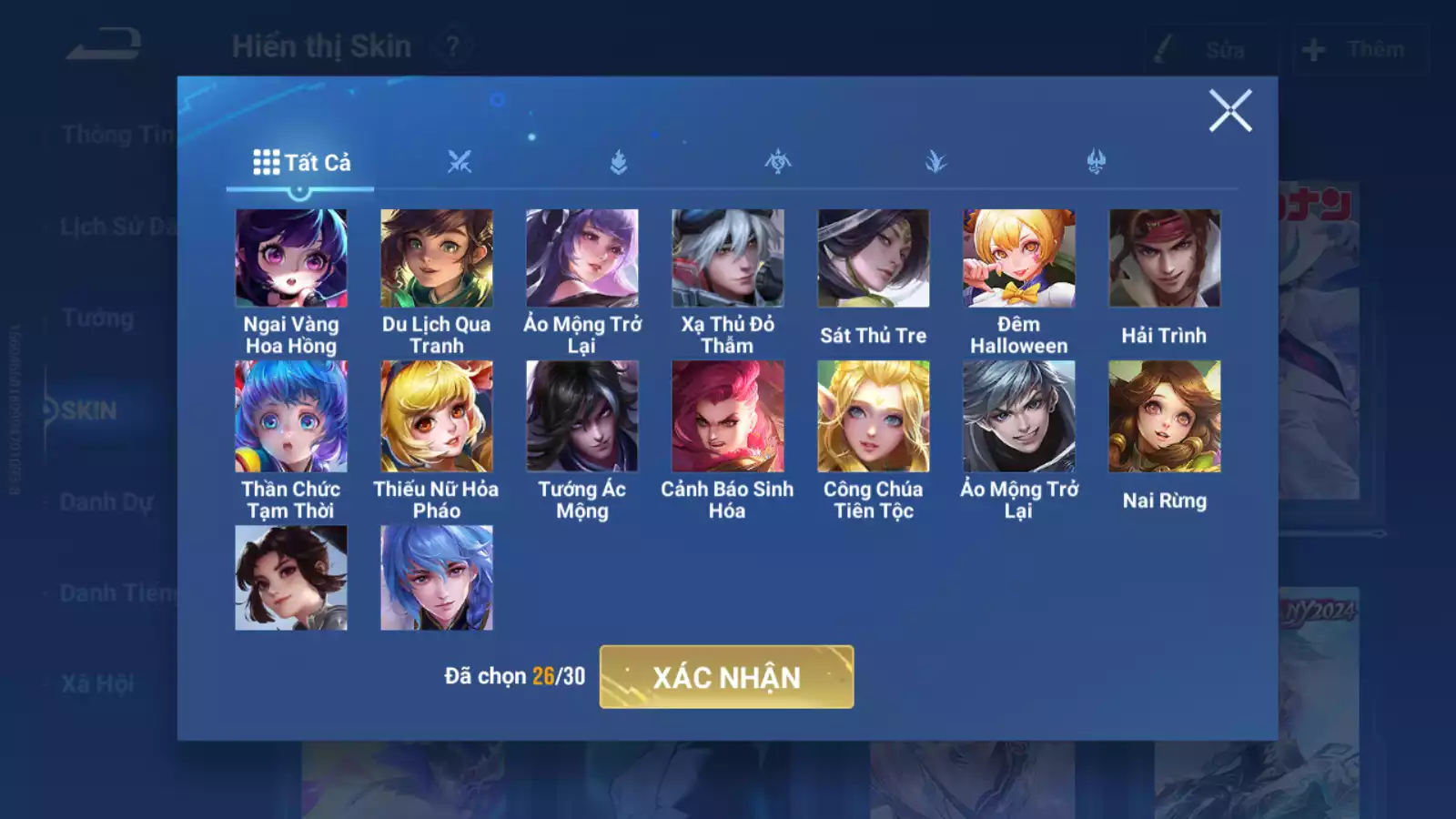This screenshot has width=1456, height=819.
Task: Select the mage emblem class filter icon
Action: pos(778,159)
